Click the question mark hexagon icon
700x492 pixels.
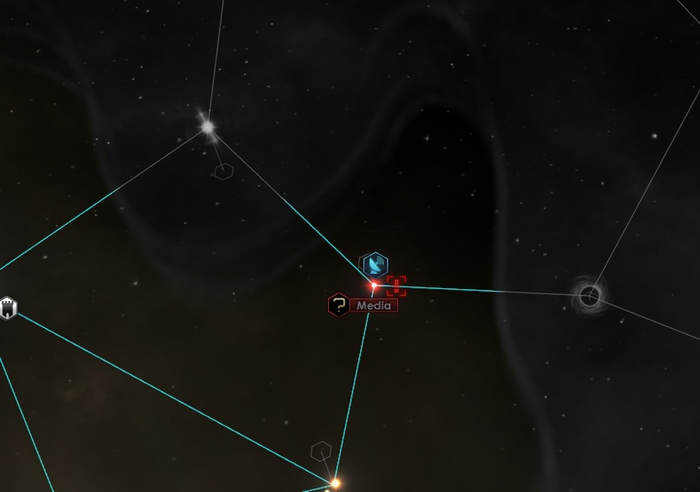point(339,305)
